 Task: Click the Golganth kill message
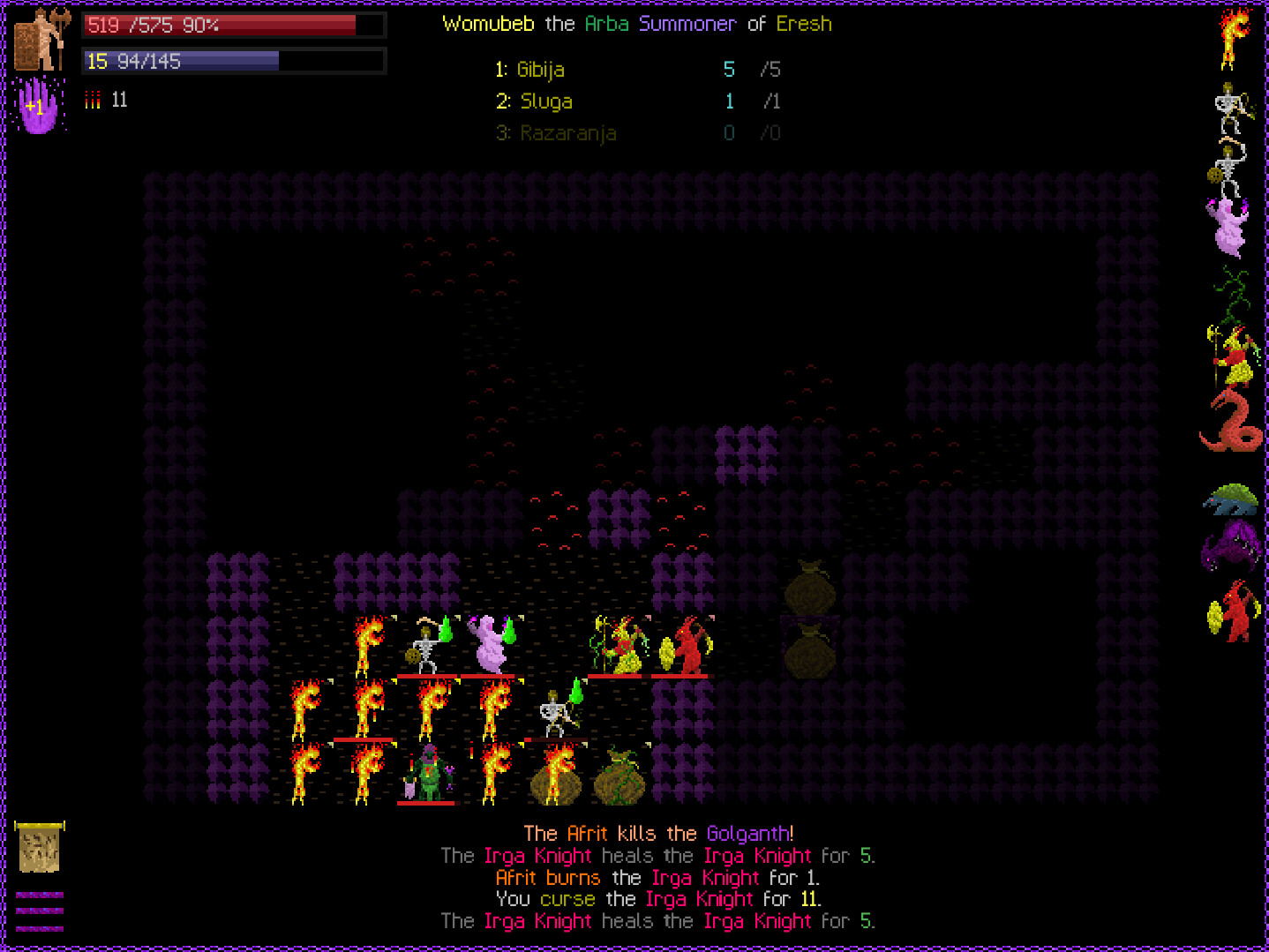(x=748, y=833)
